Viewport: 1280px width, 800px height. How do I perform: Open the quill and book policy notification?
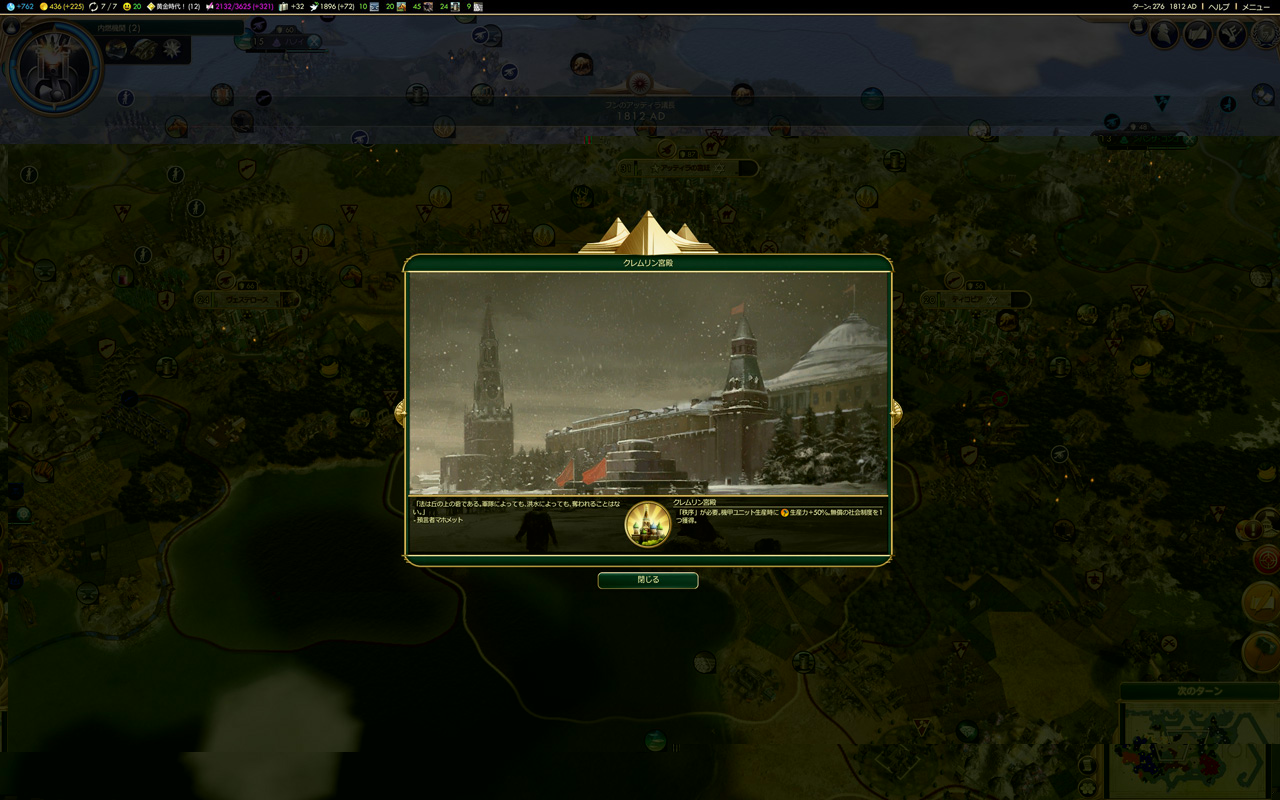point(1262,602)
